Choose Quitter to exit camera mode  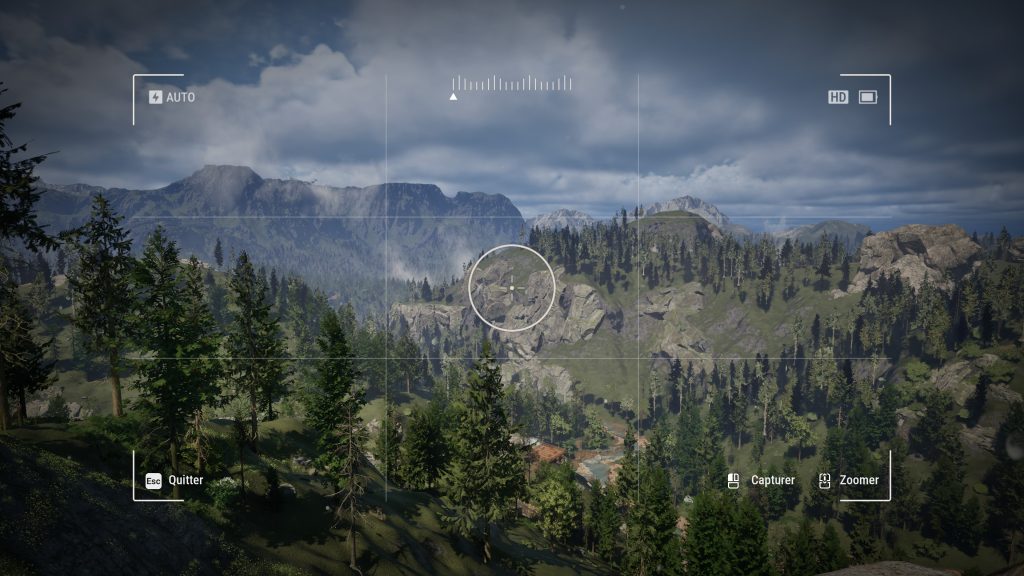click(x=174, y=480)
